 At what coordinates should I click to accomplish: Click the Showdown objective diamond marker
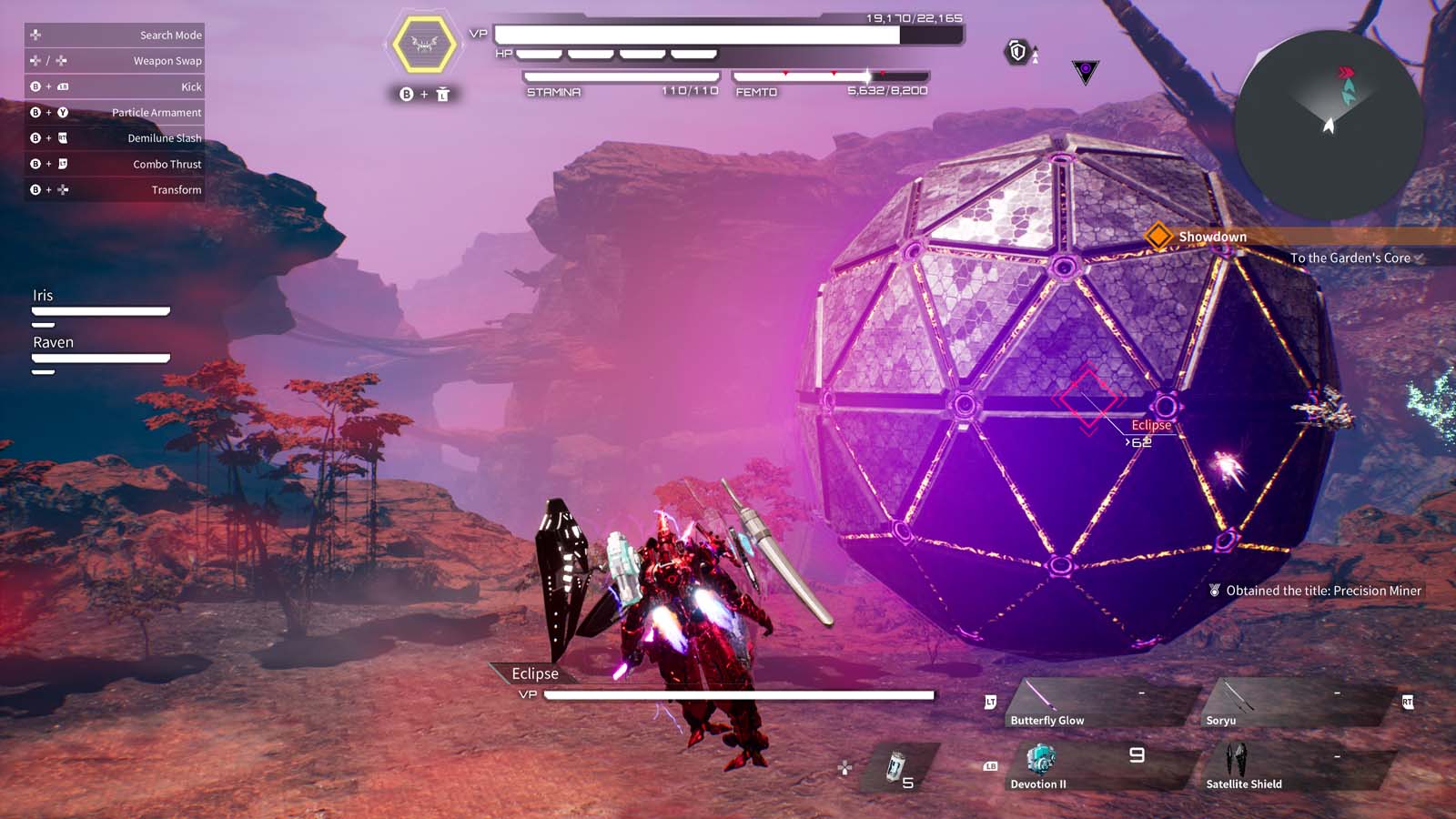(x=1158, y=237)
